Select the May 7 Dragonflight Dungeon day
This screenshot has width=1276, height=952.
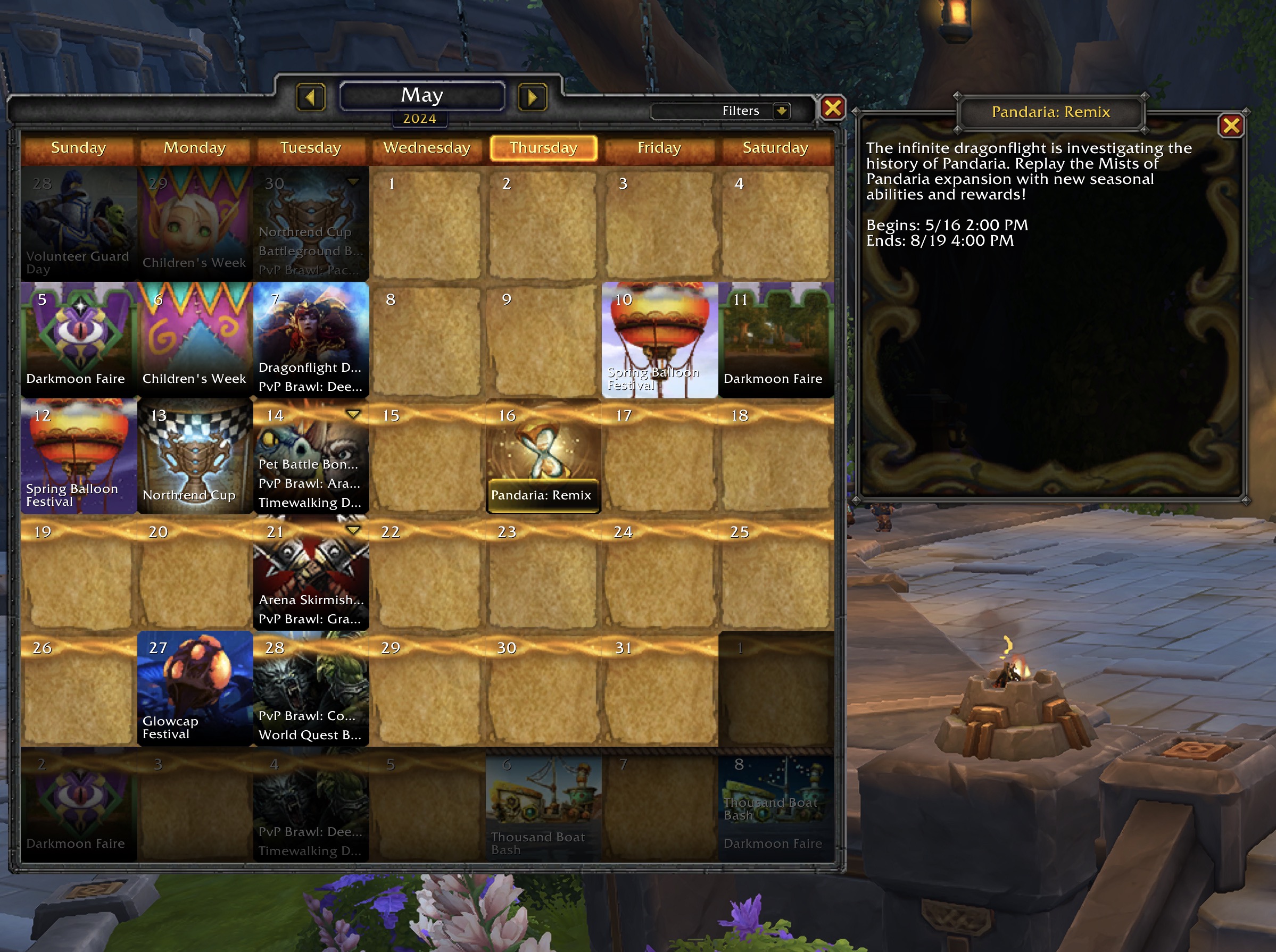click(x=310, y=367)
